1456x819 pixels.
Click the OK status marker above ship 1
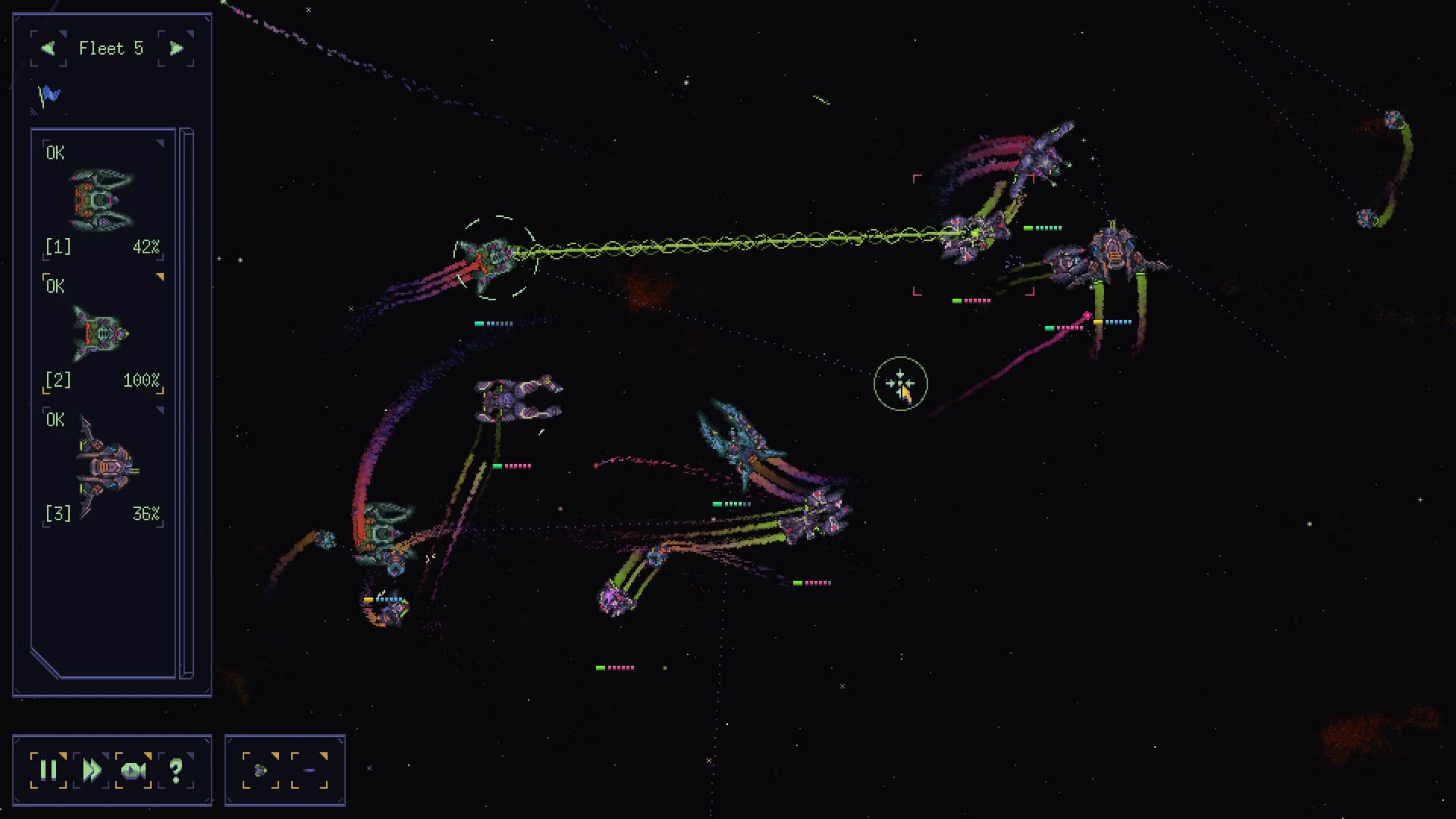pyautogui.click(x=55, y=152)
